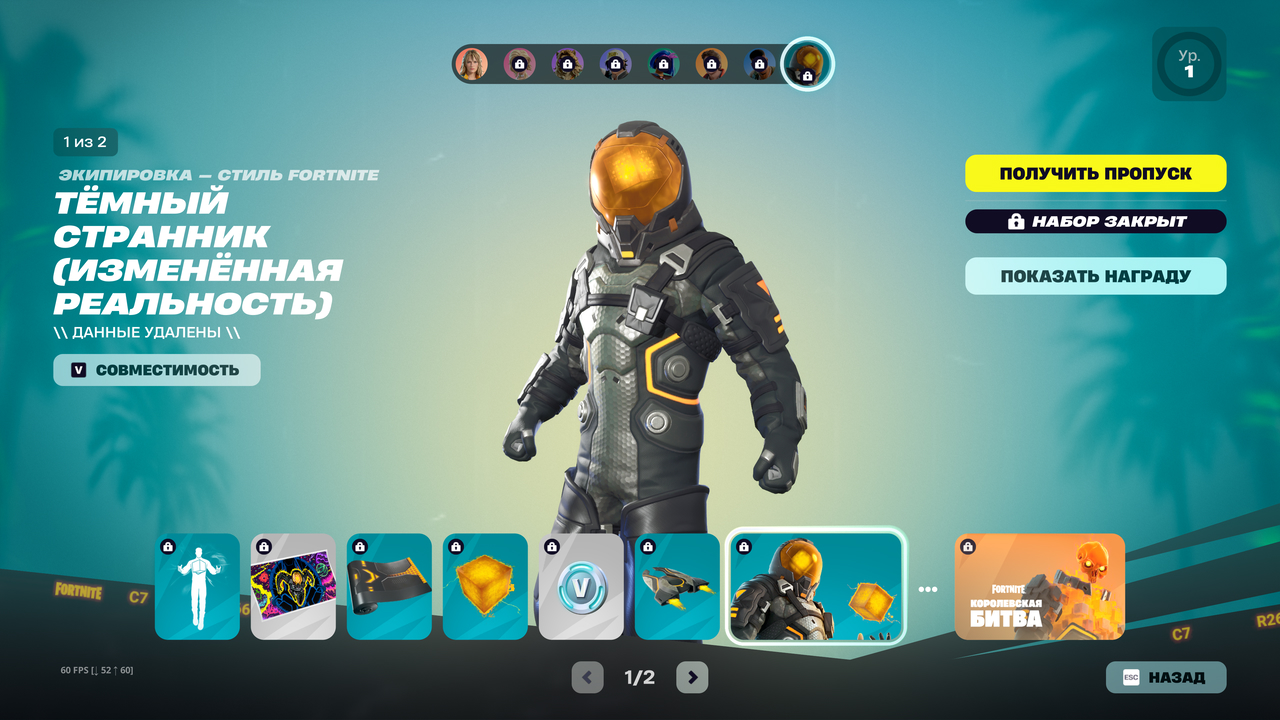Select the colorful loading screen art reward
Screen dimensions: 1280x720
[x=293, y=586]
